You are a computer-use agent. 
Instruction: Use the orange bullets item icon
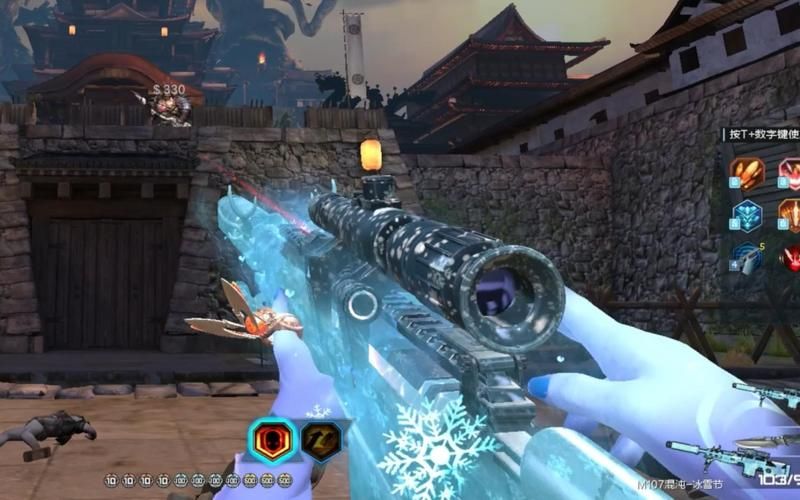tap(746, 173)
